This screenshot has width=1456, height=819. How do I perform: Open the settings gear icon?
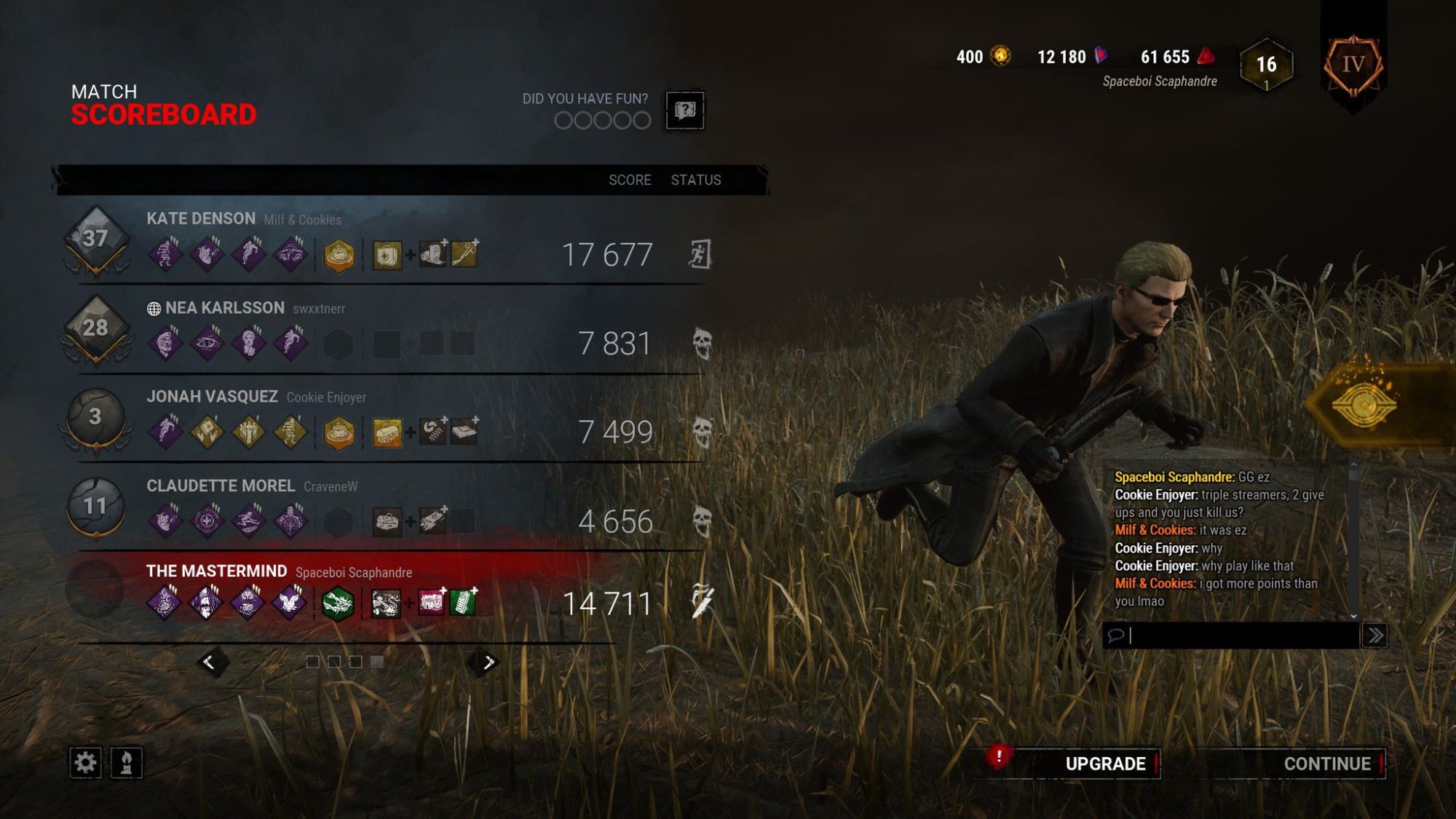tap(85, 763)
